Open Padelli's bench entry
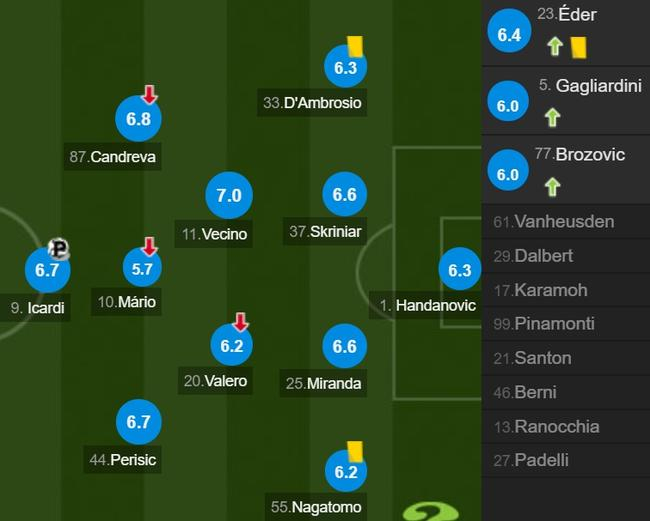The height and width of the screenshot is (521, 650). click(565, 460)
